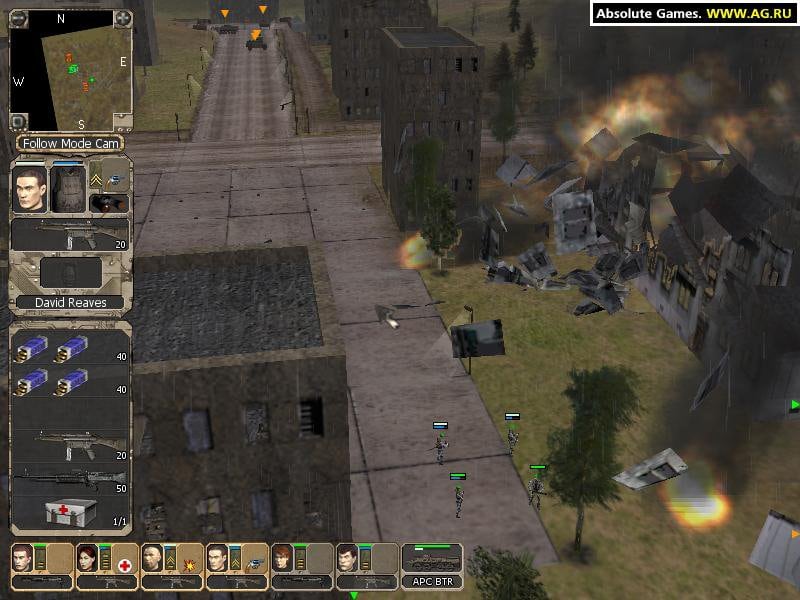Viewport: 800px width, 600px height.
Task: Click the sergeant rank chevron icon
Action: (x=98, y=180)
